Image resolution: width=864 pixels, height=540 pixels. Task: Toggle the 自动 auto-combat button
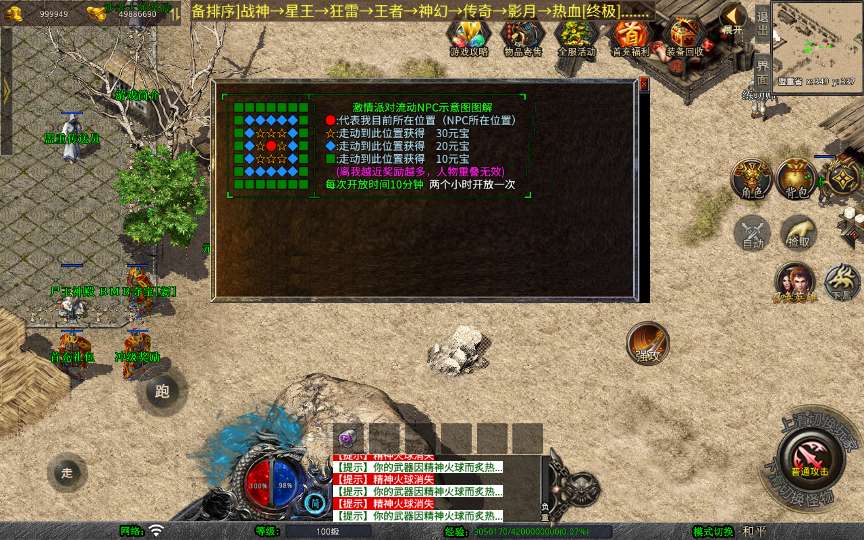[751, 233]
